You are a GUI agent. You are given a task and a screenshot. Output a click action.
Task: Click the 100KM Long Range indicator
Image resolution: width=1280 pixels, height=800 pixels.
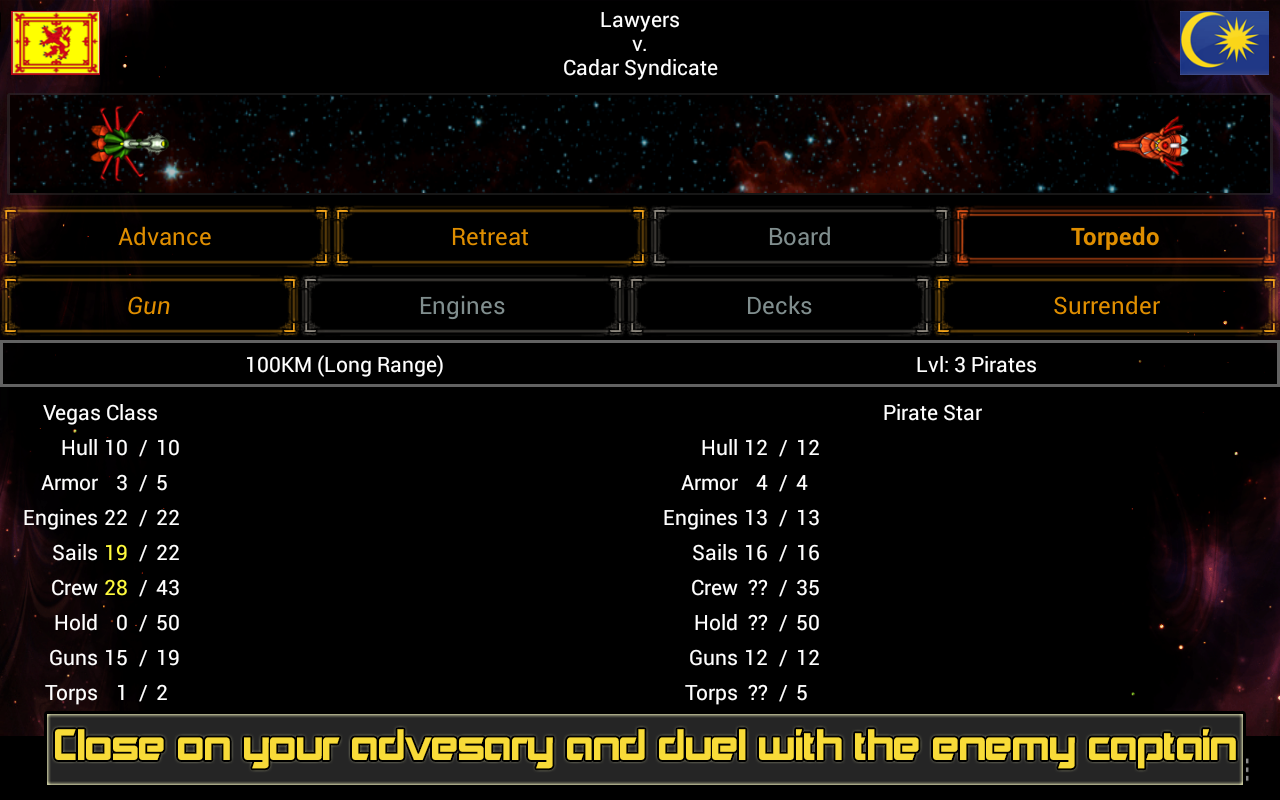click(x=345, y=364)
